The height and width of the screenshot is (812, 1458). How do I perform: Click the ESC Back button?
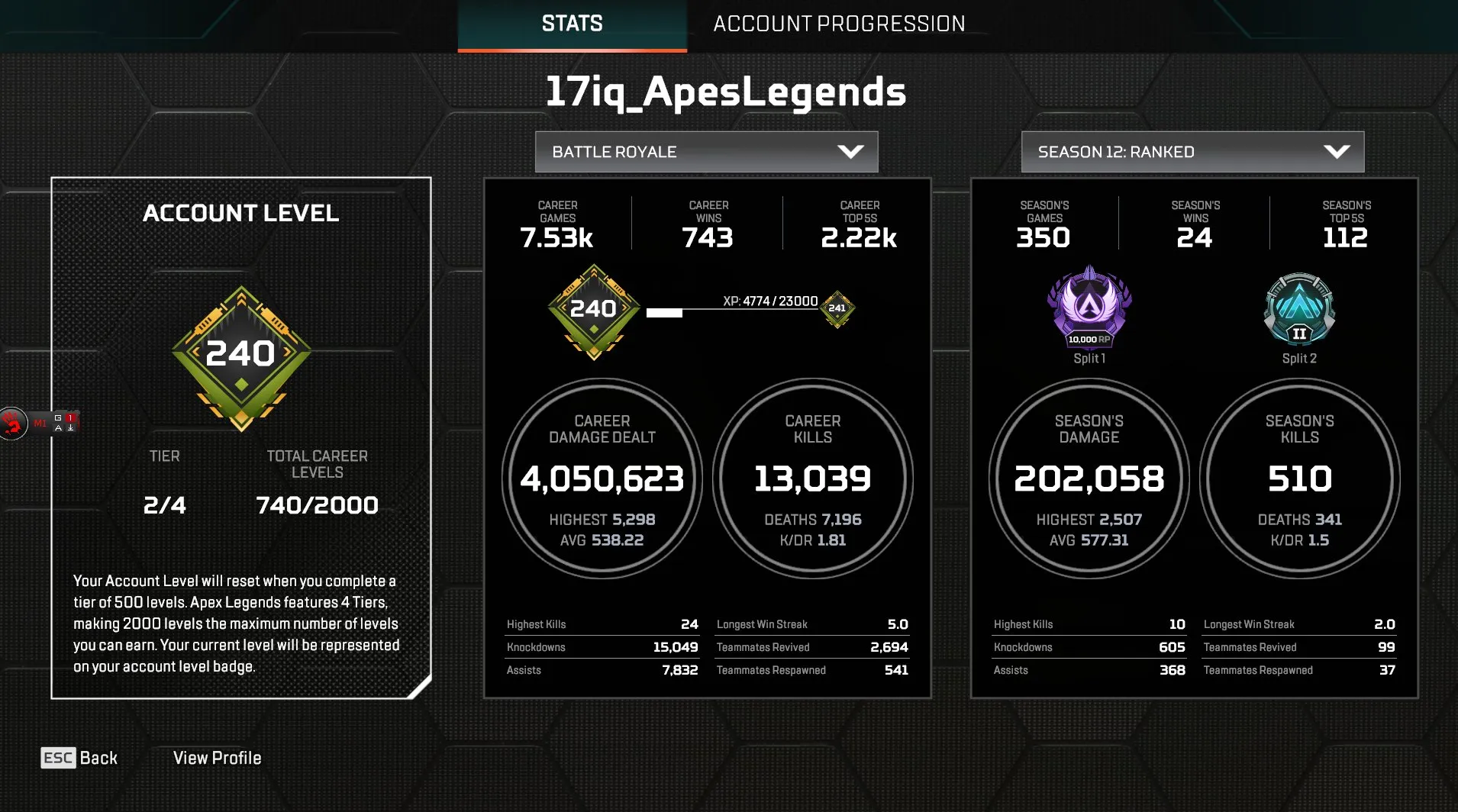click(x=80, y=757)
